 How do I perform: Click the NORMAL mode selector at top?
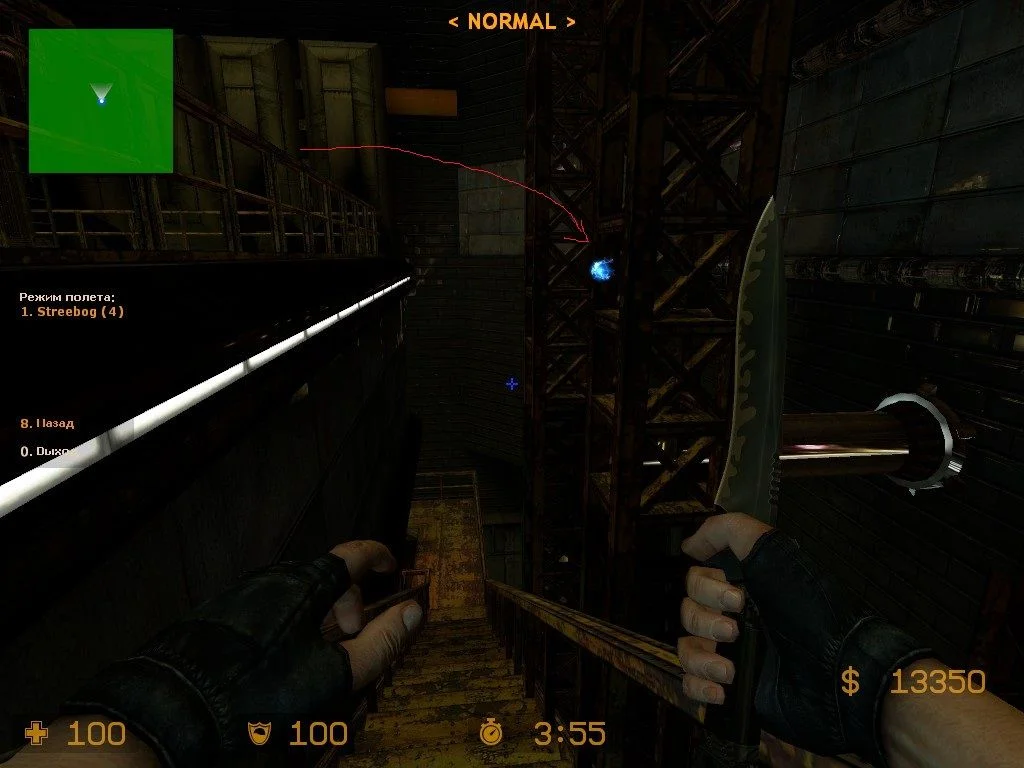point(511,21)
